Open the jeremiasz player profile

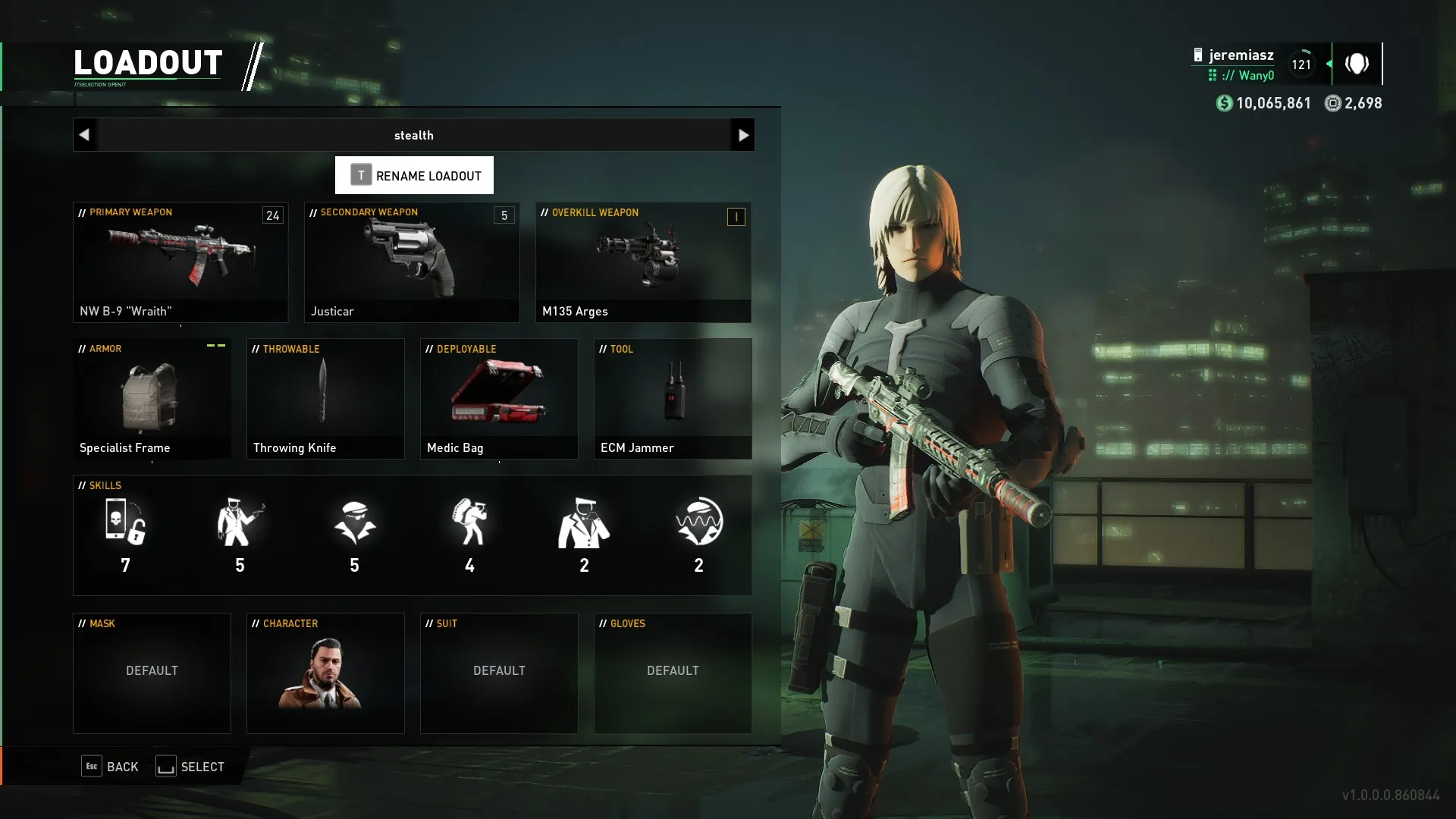tap(1241, 55)
